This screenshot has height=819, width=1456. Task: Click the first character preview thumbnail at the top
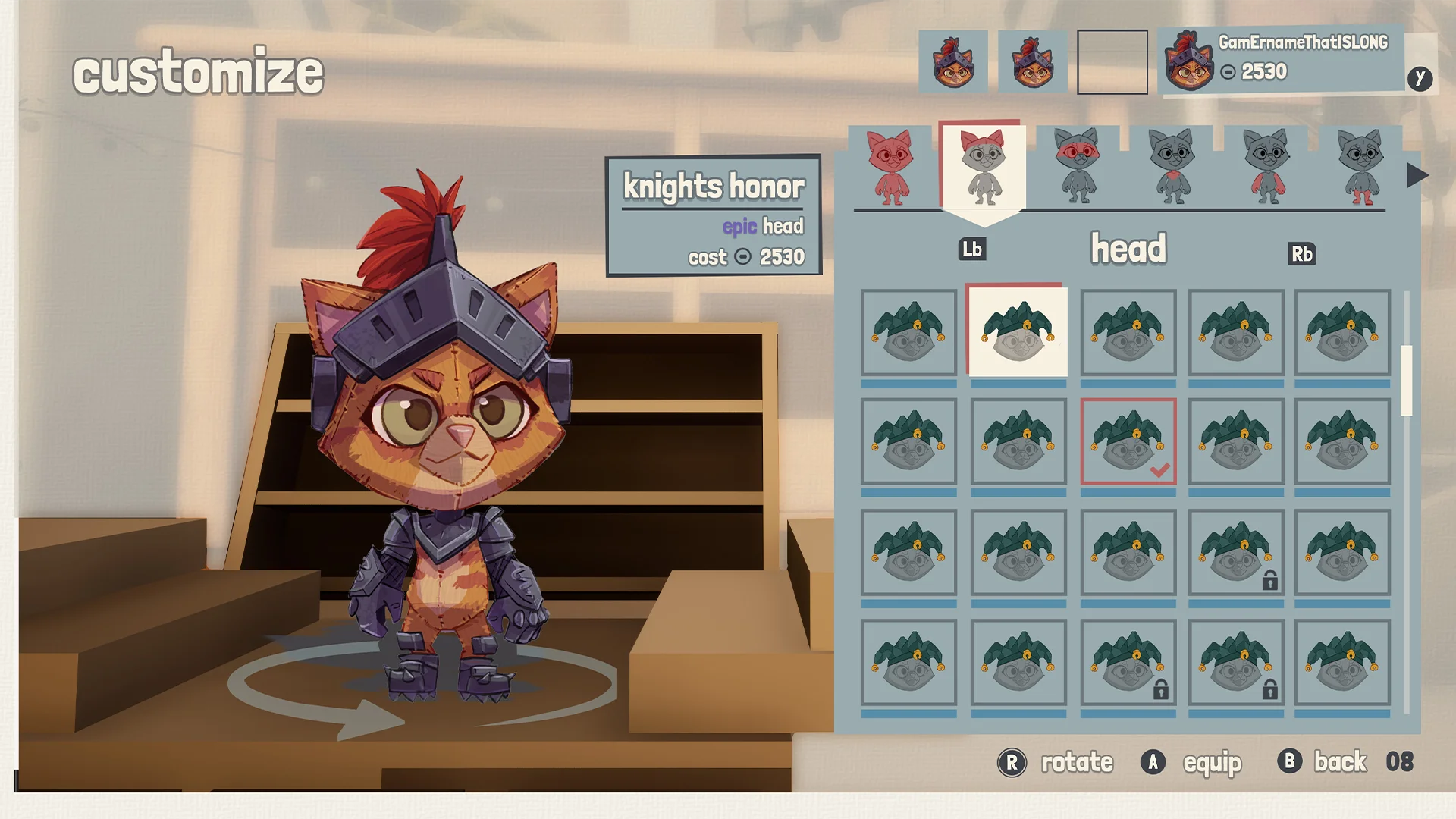click(x=953, y=61)
